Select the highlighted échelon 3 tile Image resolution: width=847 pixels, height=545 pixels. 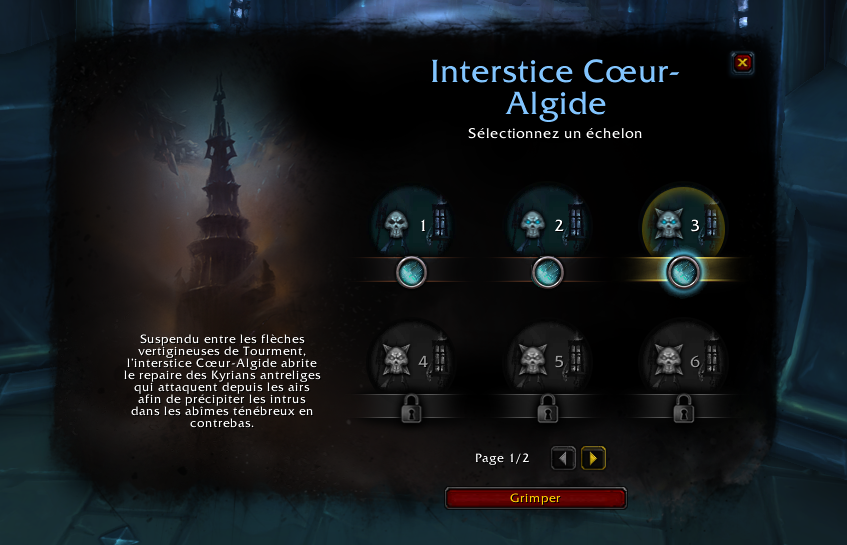tap(683, 226)
